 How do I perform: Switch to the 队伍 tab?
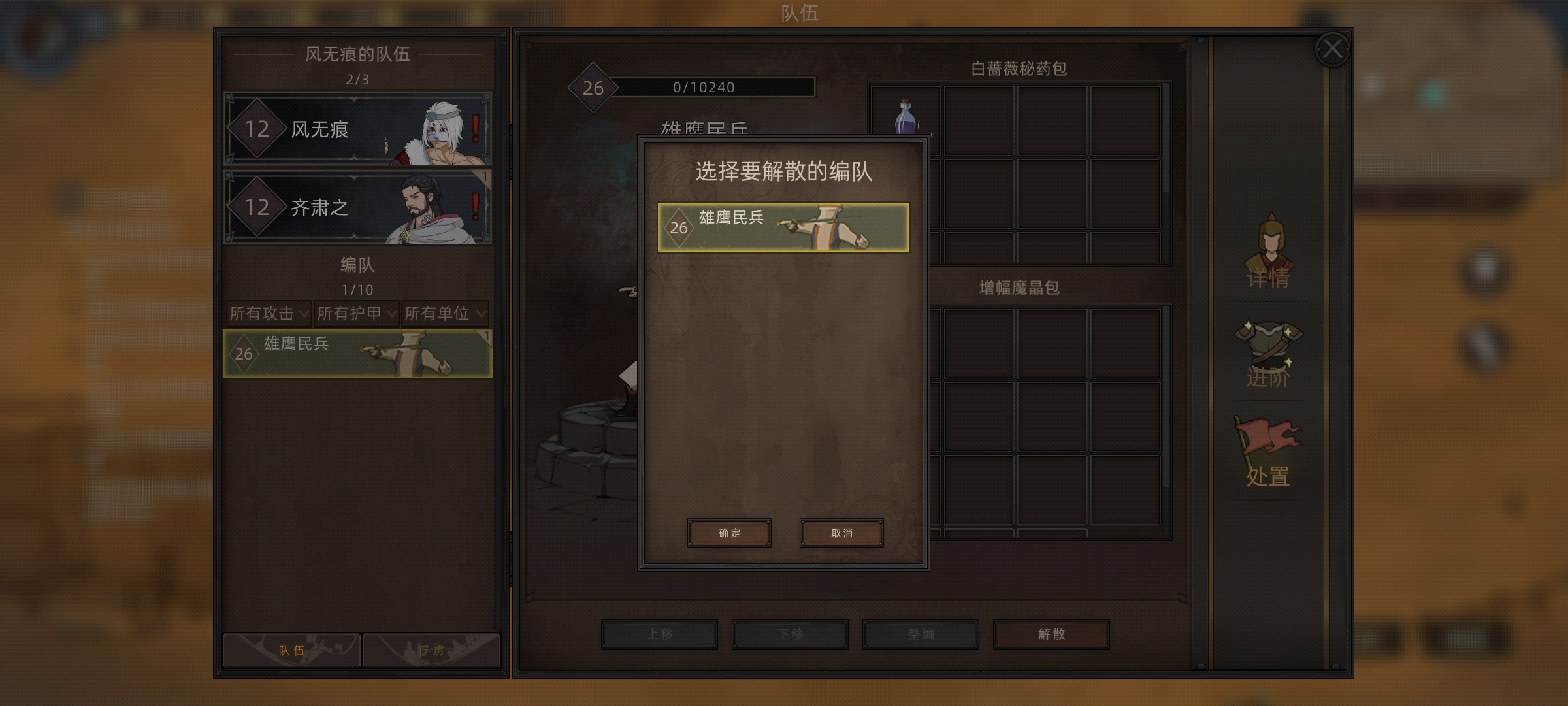pos(291,650)
